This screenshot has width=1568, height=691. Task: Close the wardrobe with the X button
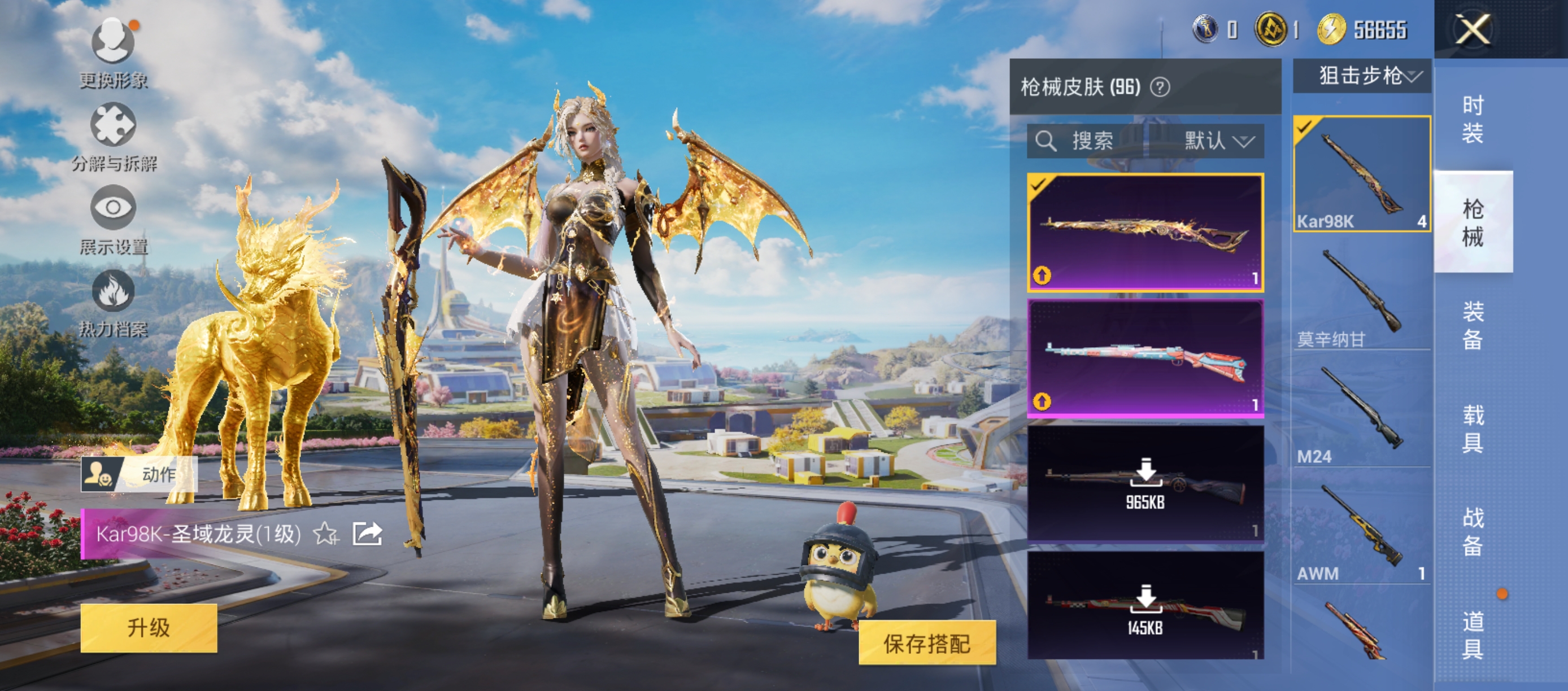click(x=1472, y=29)
